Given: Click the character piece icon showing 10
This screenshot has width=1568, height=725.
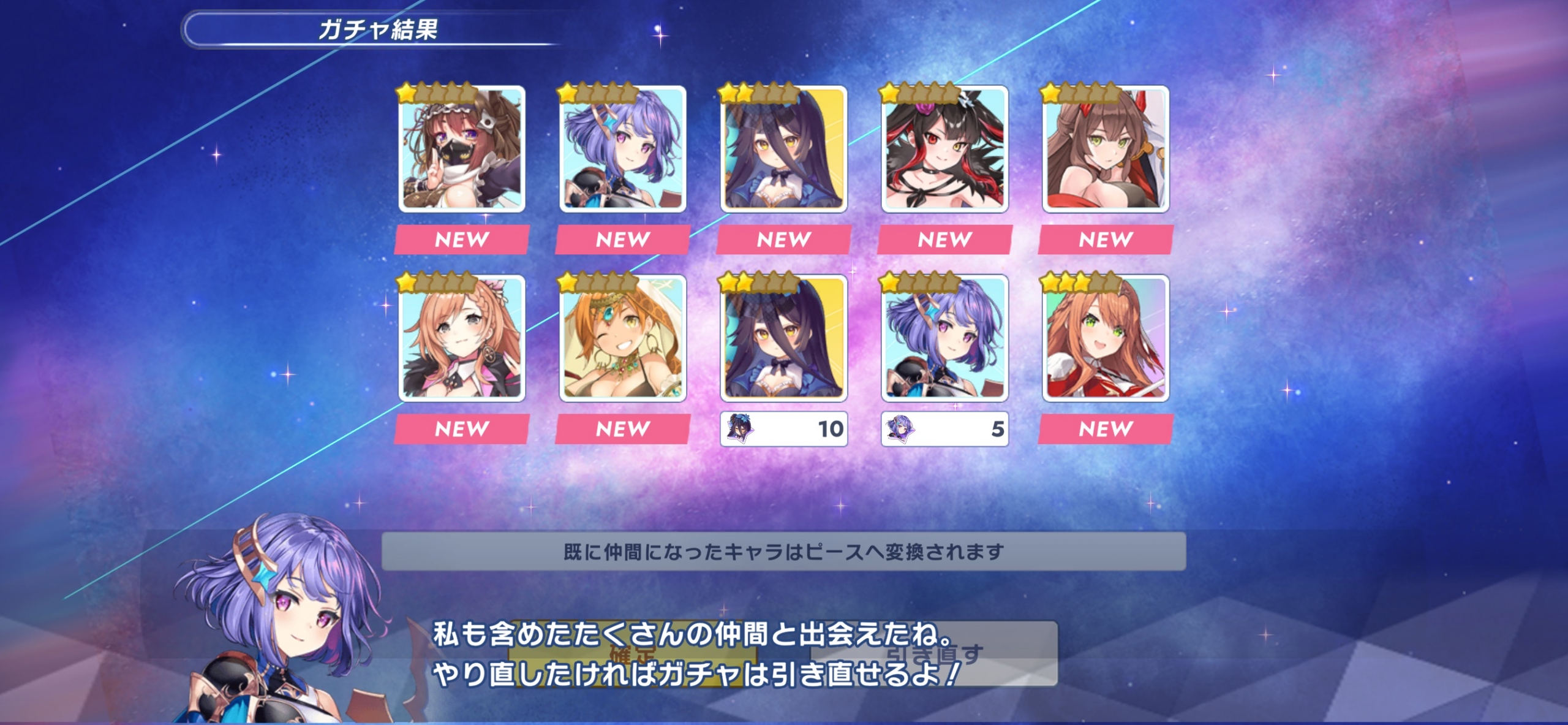Looking at the screenshot, I should [784, 429].
